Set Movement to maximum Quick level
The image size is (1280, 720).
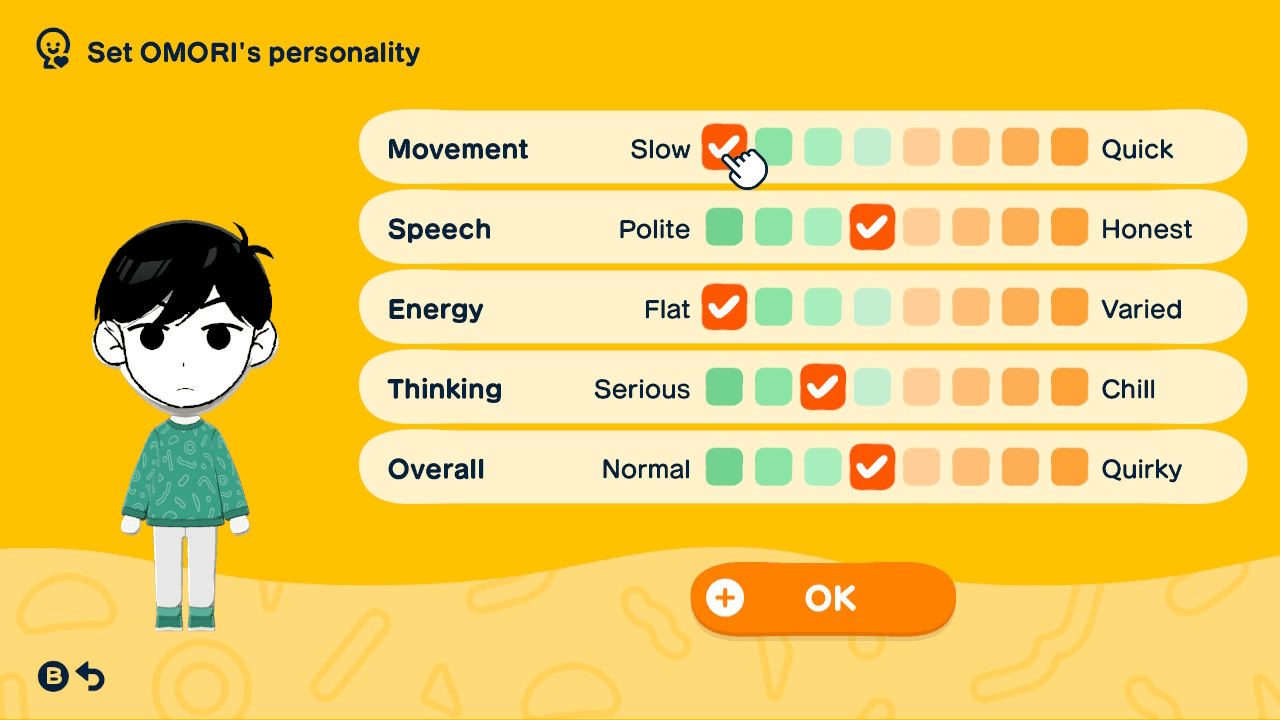tap(1068, 146)
